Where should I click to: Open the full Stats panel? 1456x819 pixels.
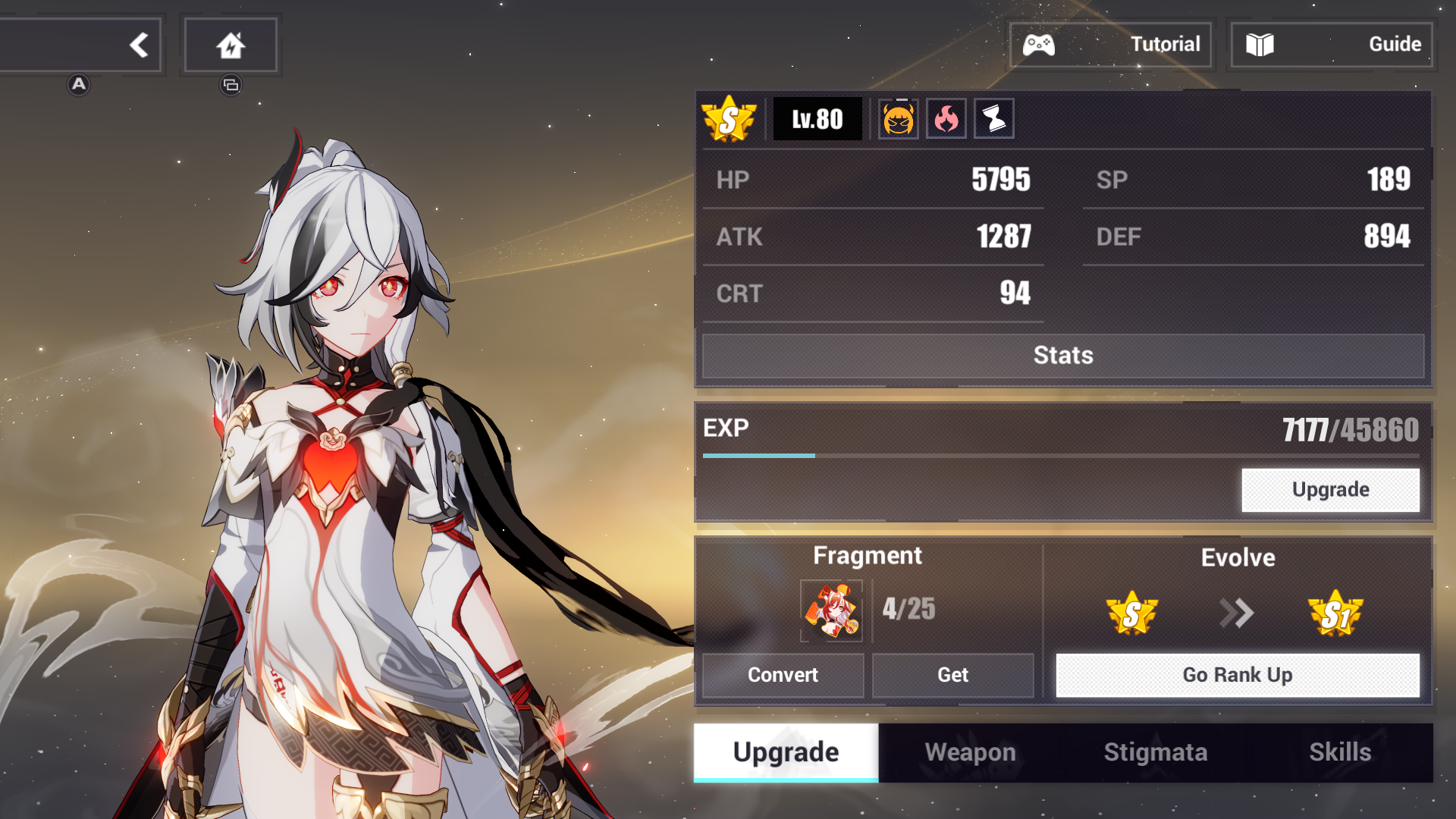1063,355
